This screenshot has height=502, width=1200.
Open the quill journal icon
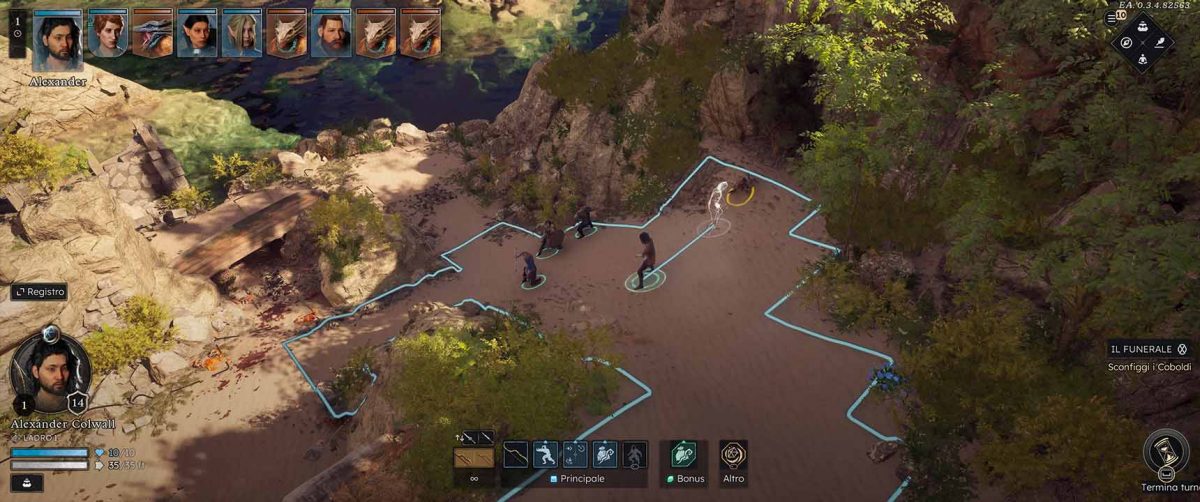pos(1159,43)
